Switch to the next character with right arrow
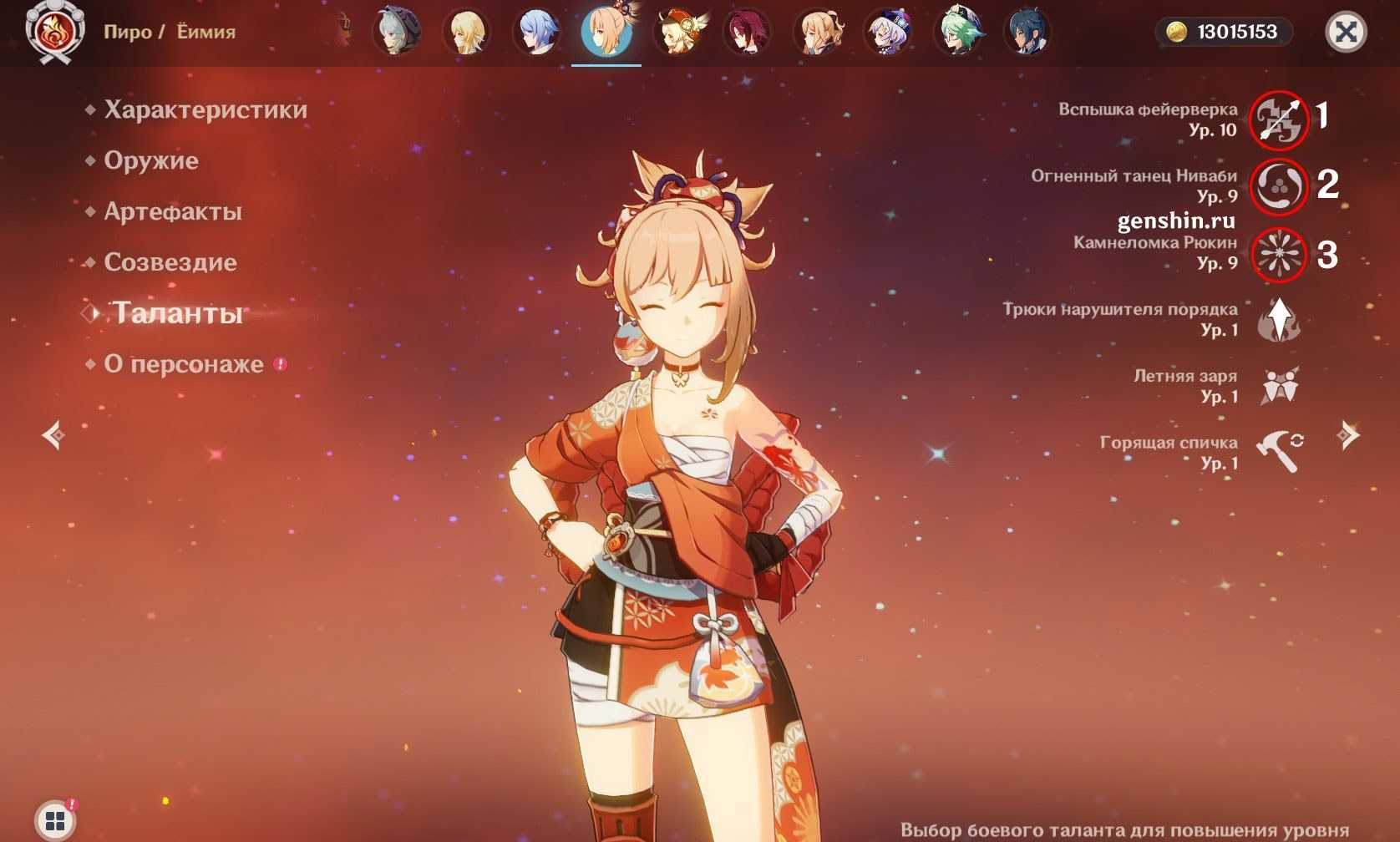Image resolution: width=1400 pixels, height=842 pixels. pyautogui.click(x=1347, y=435)
